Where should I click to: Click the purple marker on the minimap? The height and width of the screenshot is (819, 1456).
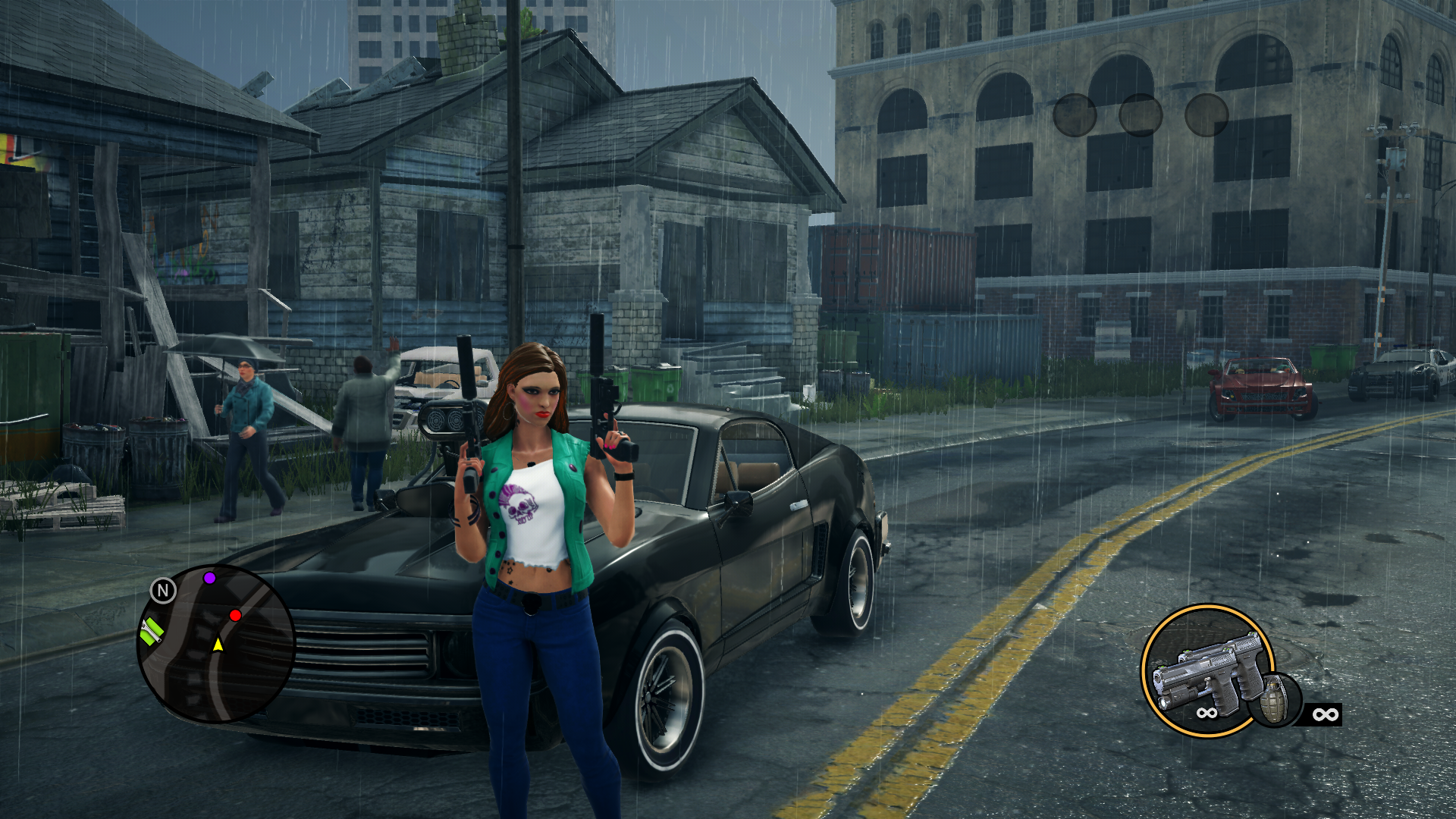click(x=210, y=578)
